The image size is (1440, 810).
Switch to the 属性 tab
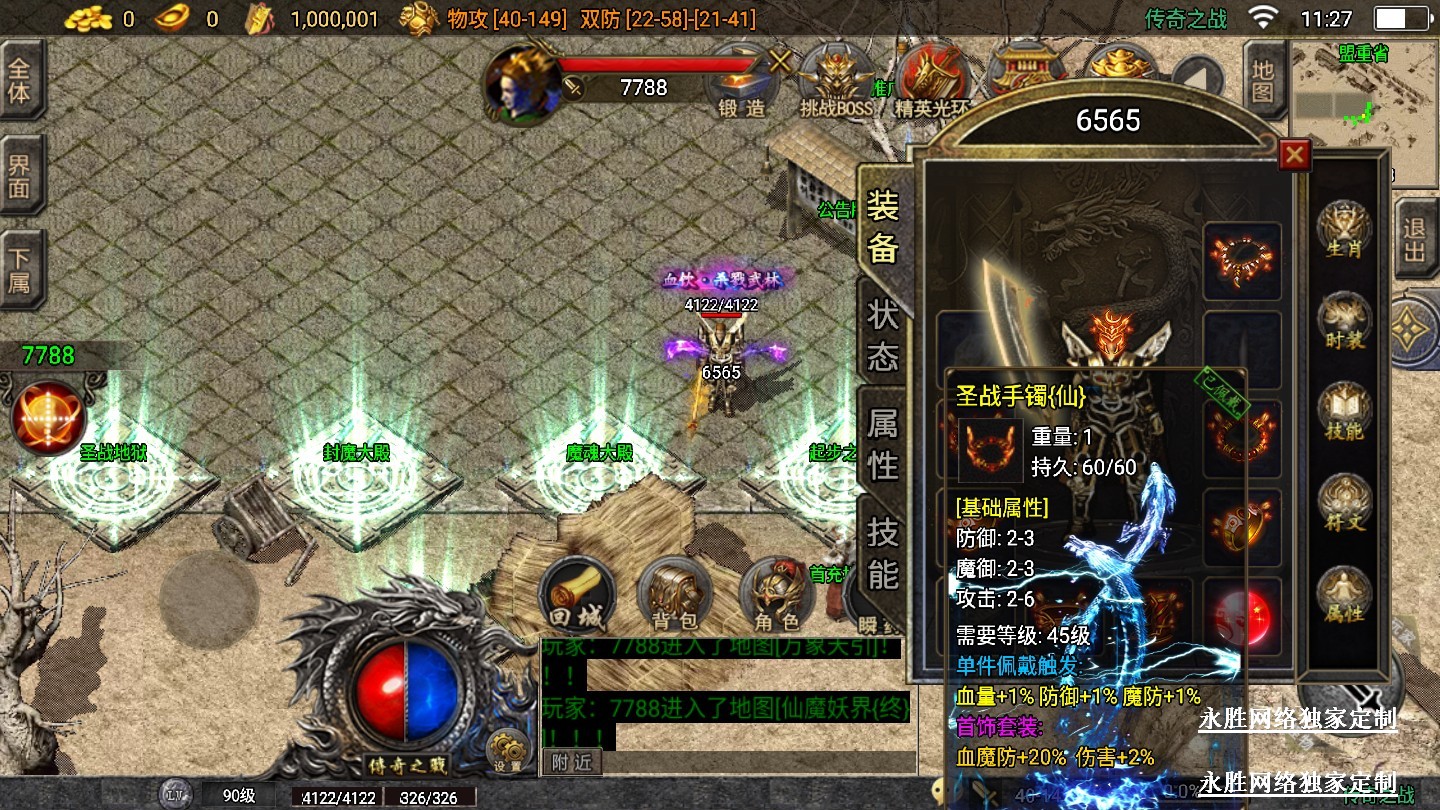(x=883, y=444)
